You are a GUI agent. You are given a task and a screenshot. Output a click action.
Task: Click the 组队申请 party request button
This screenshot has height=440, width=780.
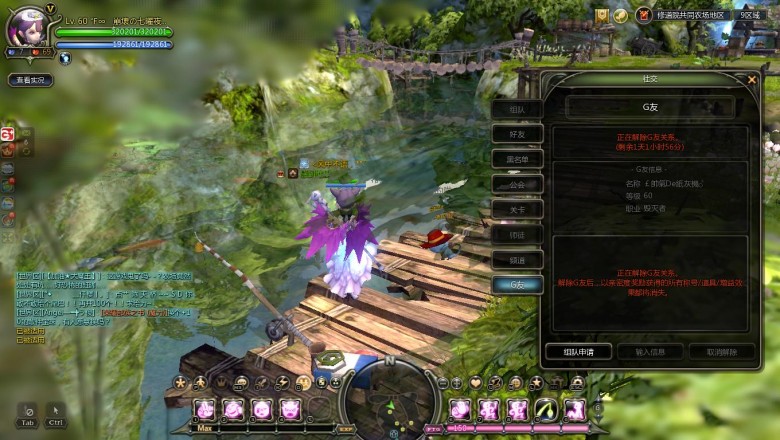577,352
